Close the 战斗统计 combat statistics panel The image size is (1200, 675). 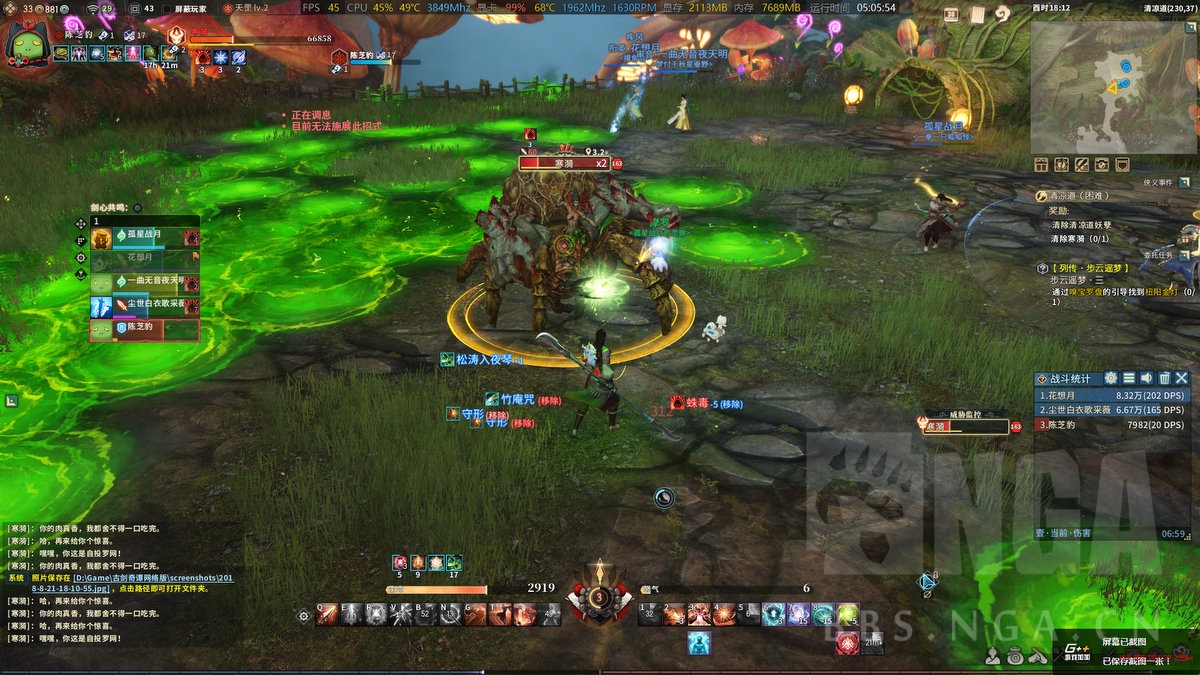pos(1182,378)
